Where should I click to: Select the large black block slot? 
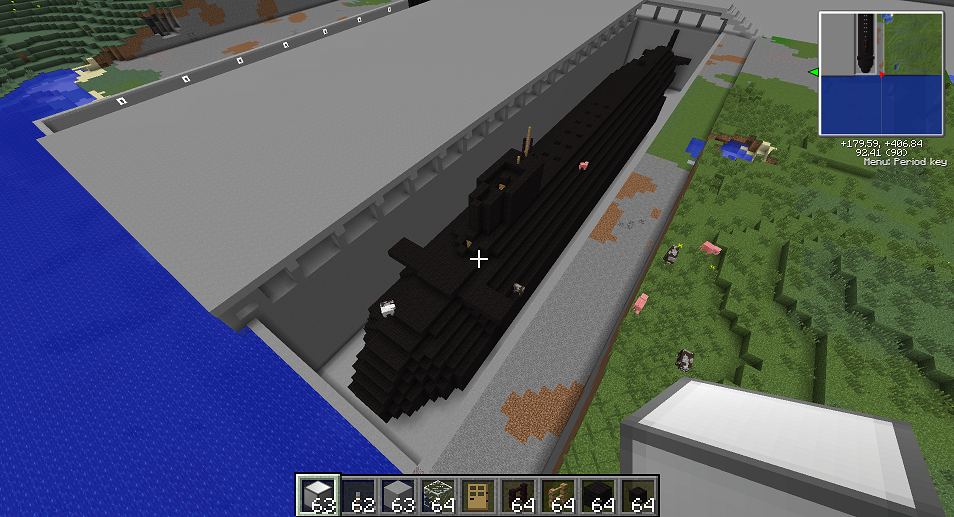pos(597,495)
